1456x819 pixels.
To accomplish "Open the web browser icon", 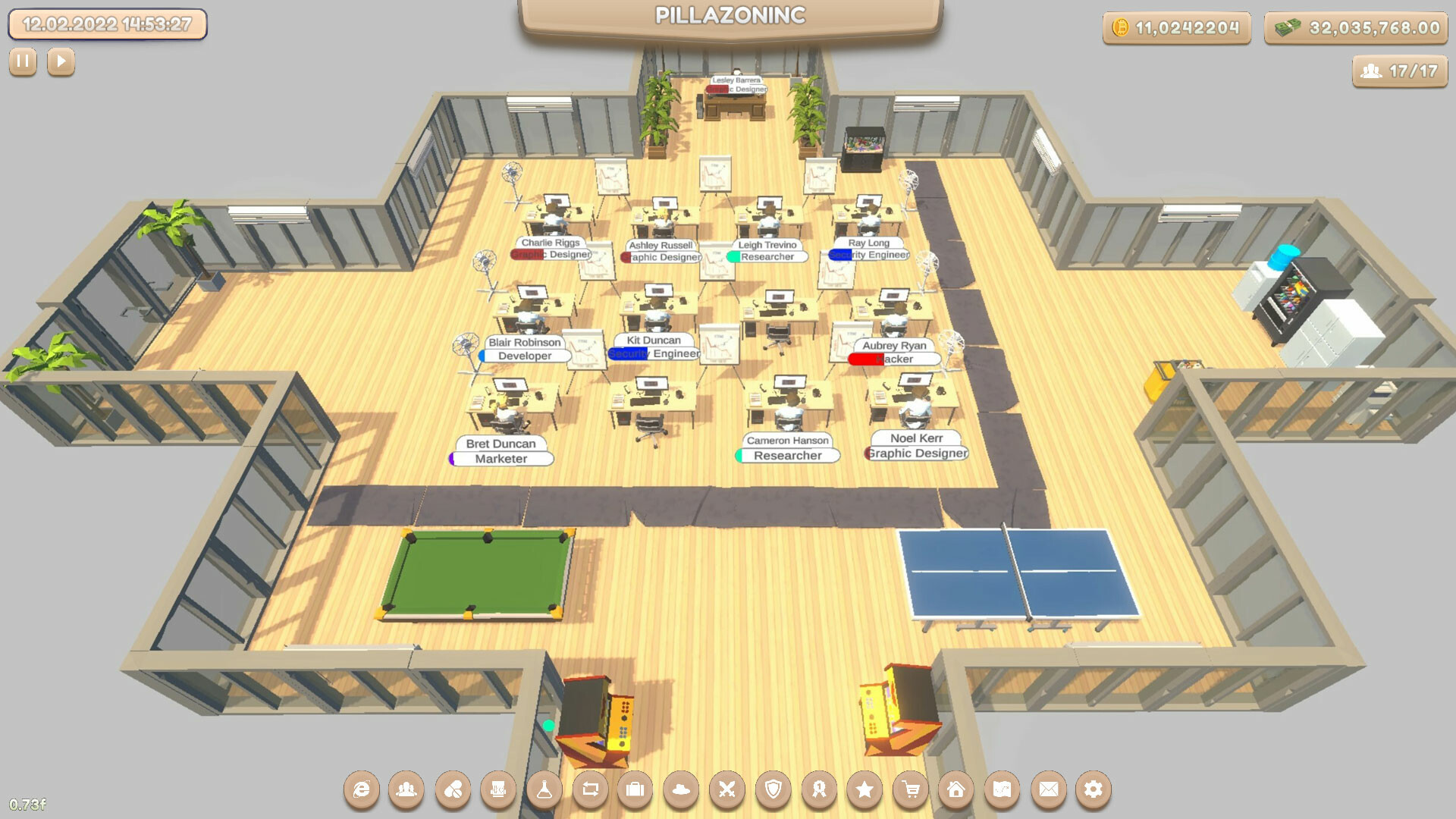I will point(362,789).
